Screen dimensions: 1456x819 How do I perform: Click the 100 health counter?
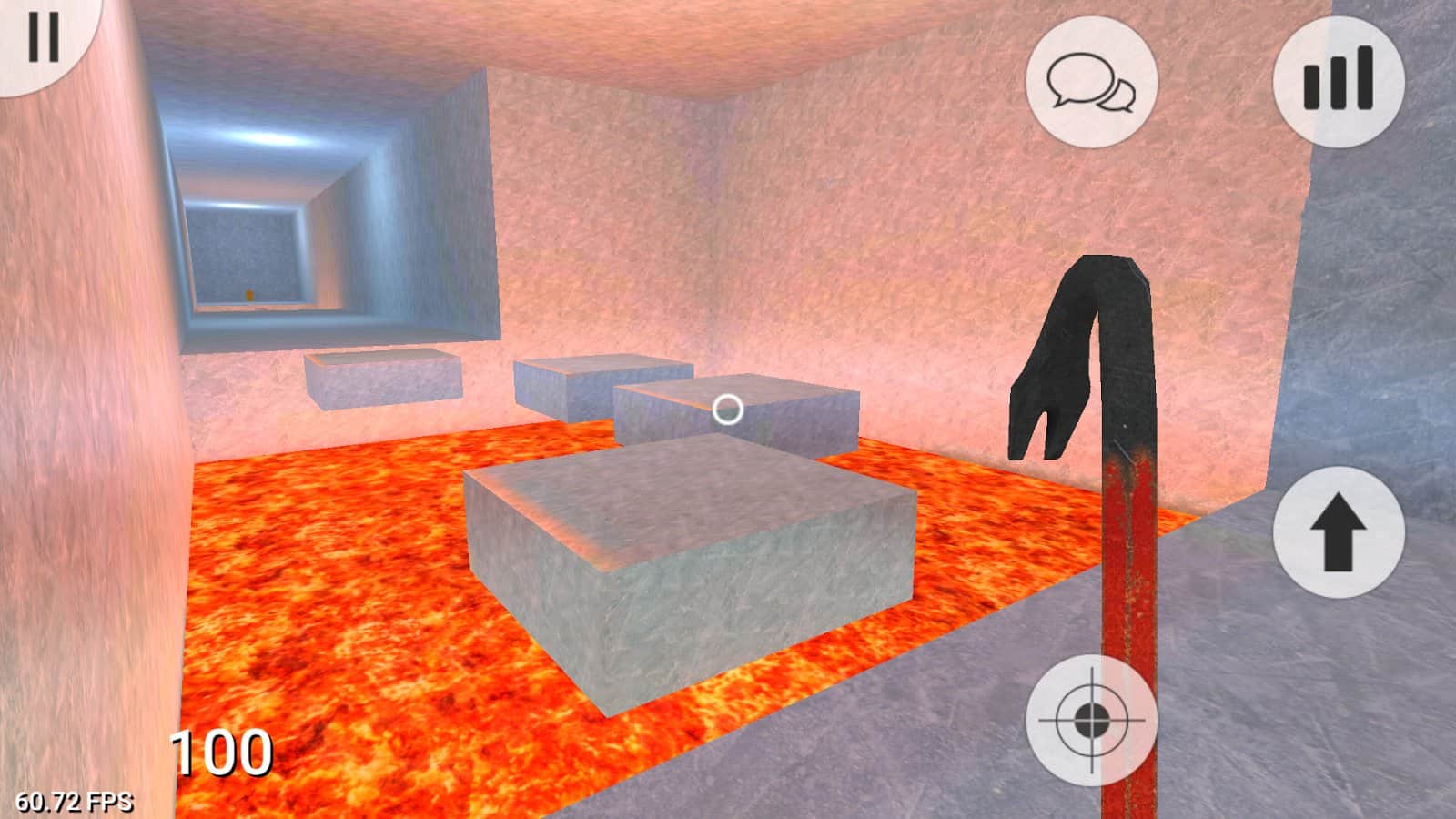[x=221, y=752]
